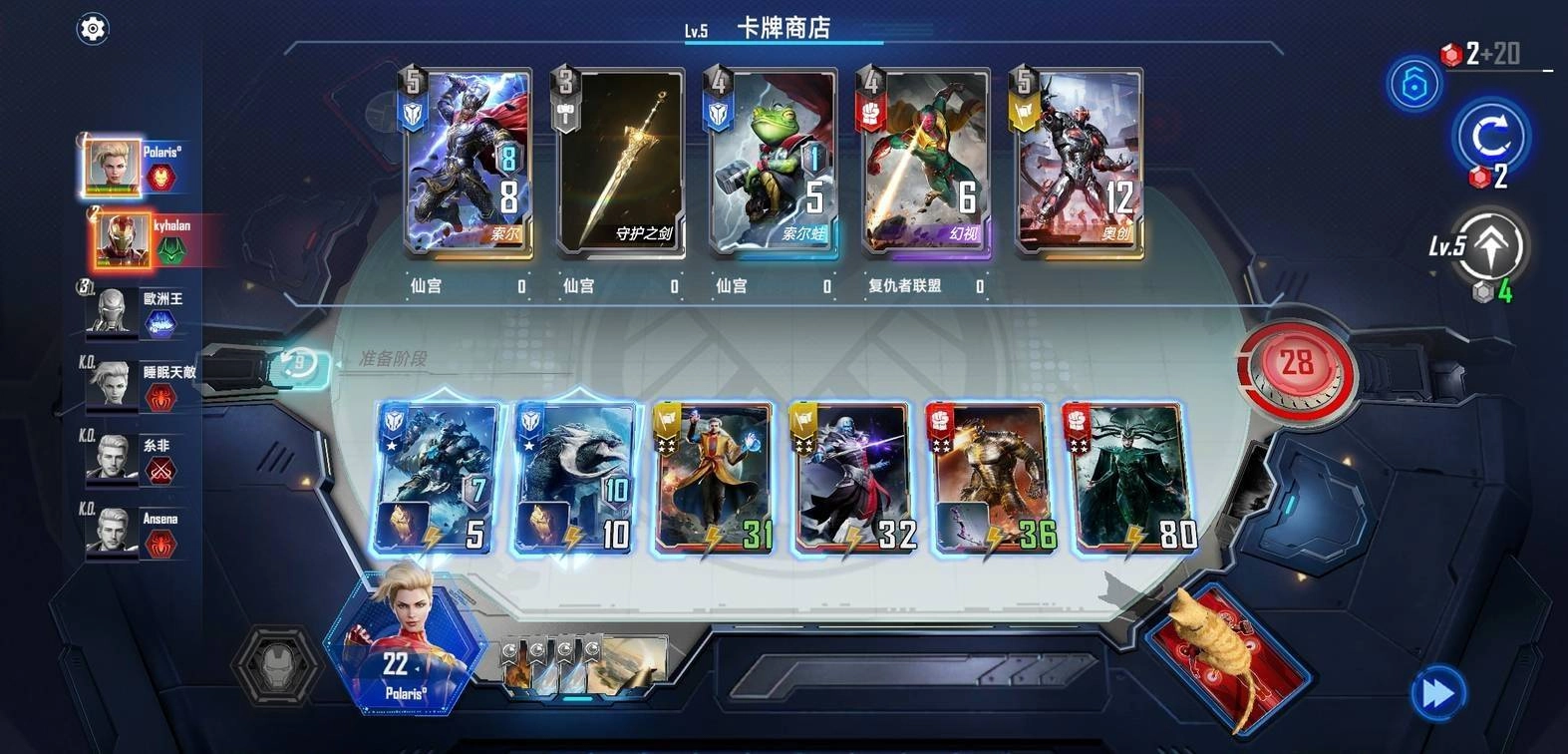Tap the red gem currency icon showing 2+20

(x=1452, y=57)
